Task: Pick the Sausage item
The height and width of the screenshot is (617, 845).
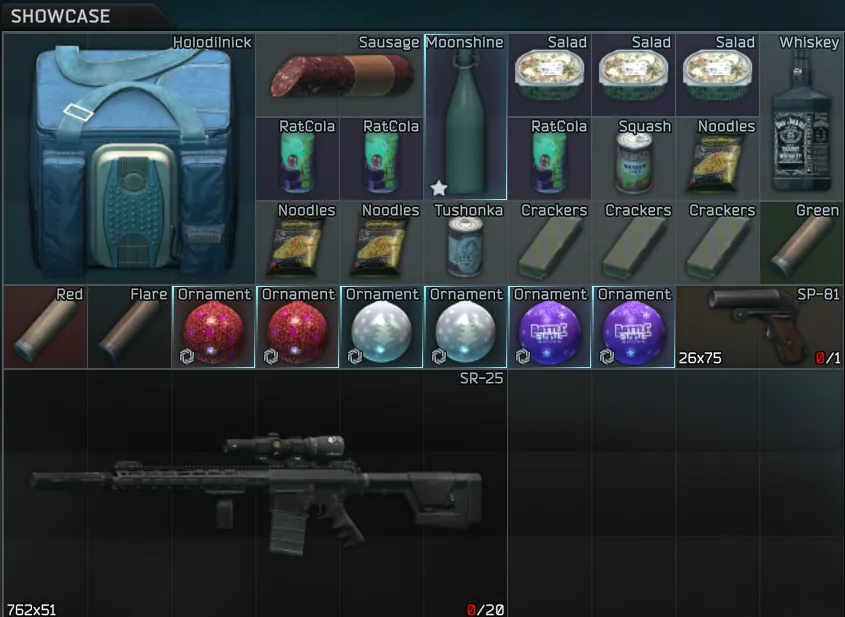Action: click(x=340, y=76)
